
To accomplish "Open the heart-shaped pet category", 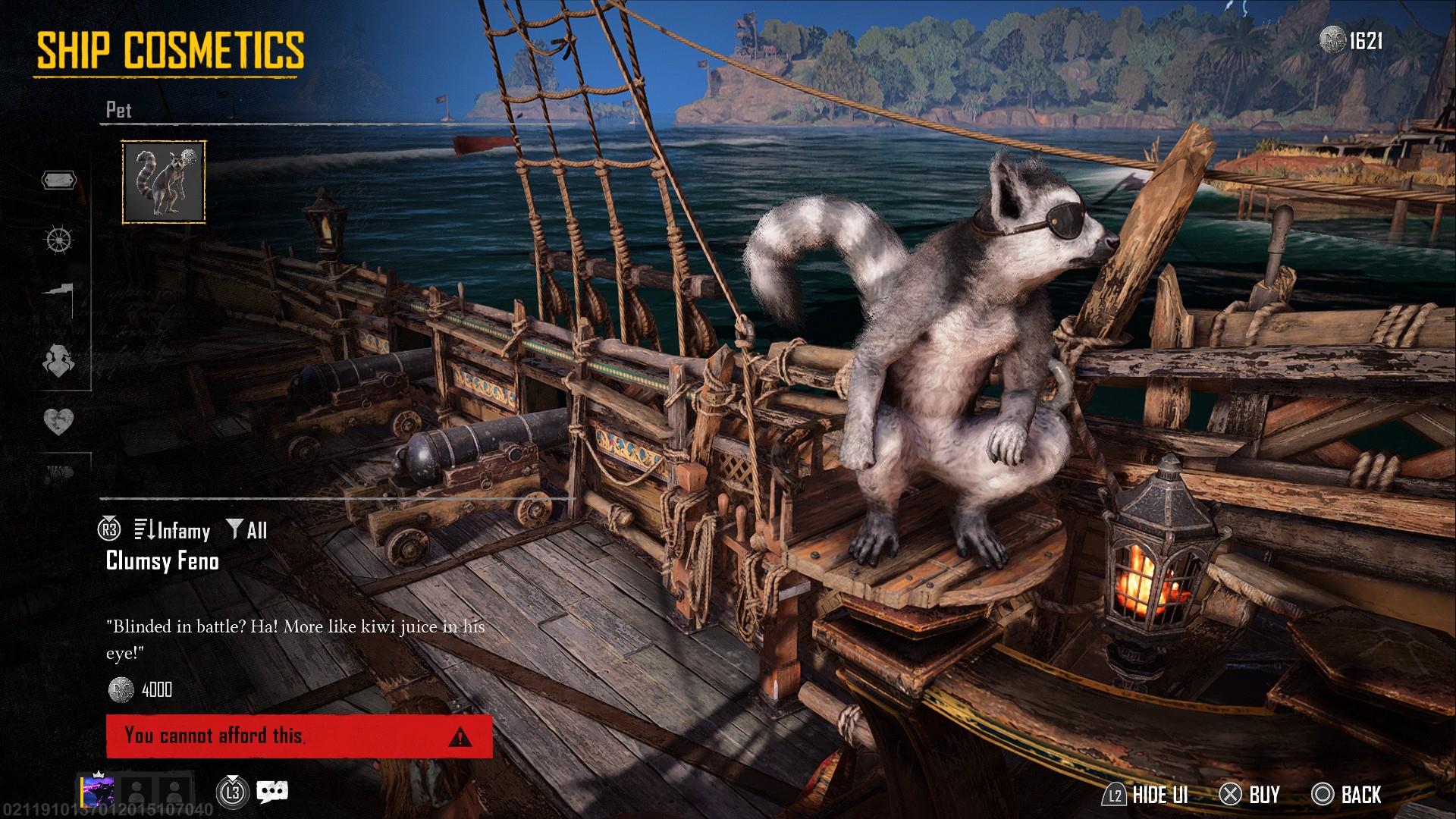I will point(58,420).
